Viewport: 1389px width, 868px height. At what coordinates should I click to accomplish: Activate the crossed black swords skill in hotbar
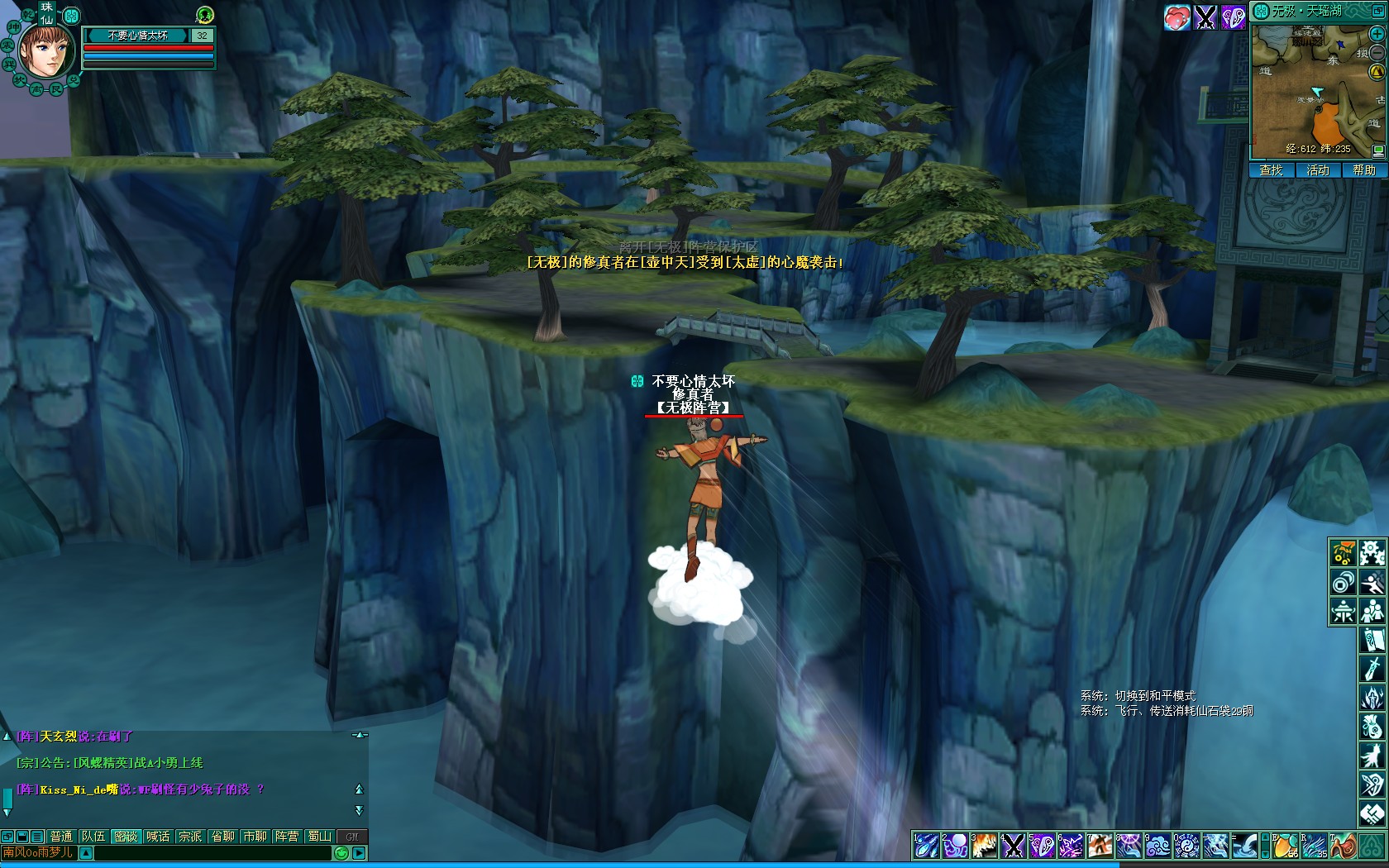[1013, 846]
